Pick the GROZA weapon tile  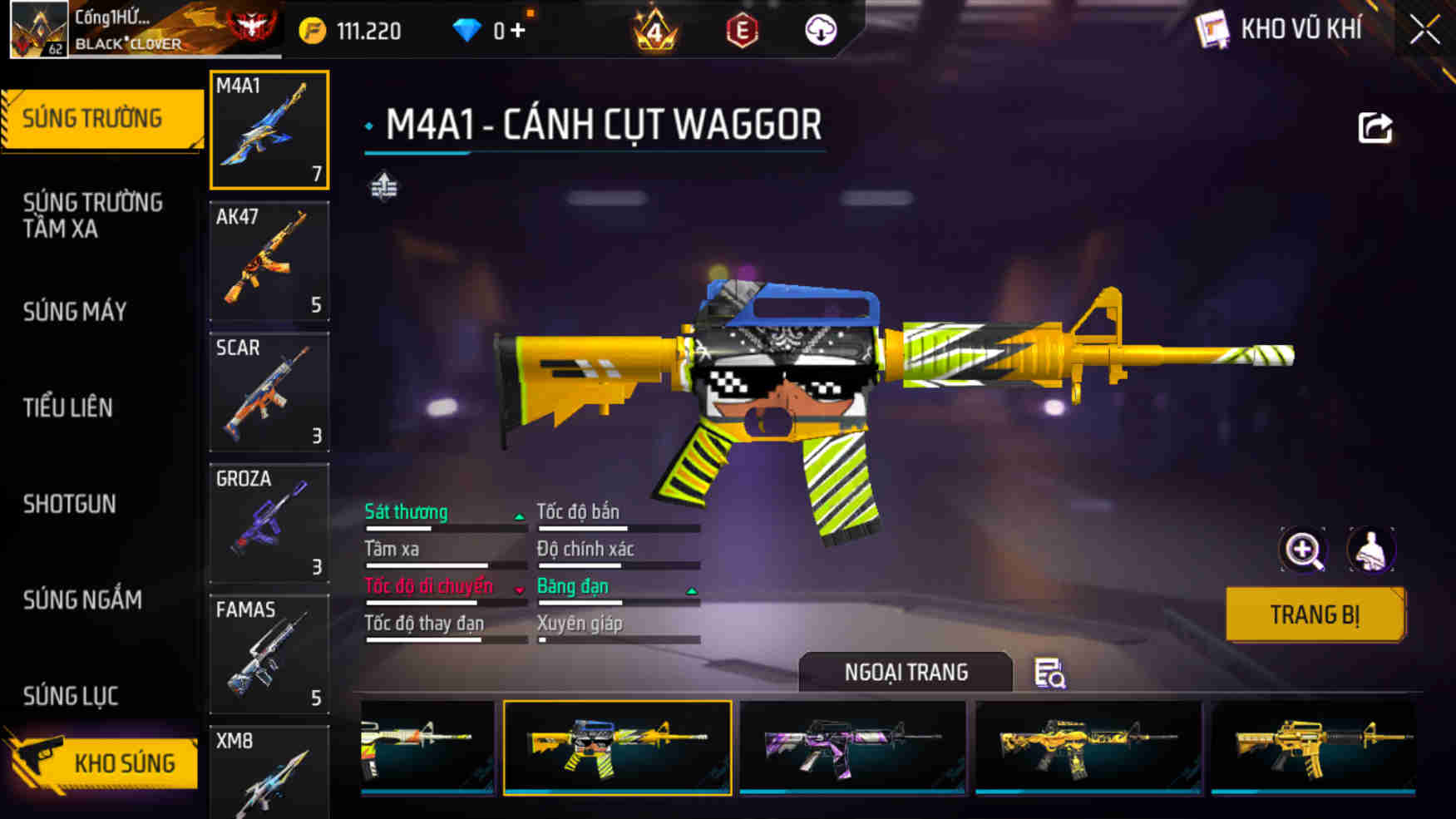[x=269, y=523]
